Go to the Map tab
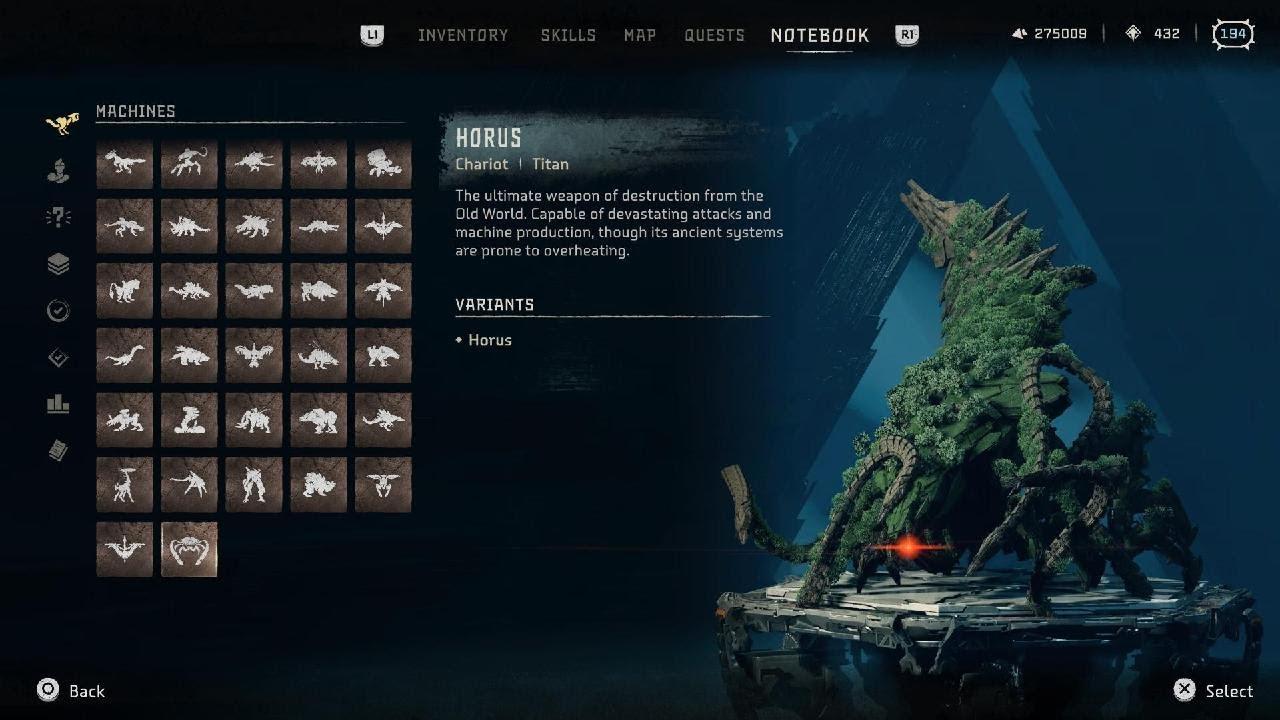Image resolution: width=1280 pixels, height=720 pixels. tap(640, 35)
